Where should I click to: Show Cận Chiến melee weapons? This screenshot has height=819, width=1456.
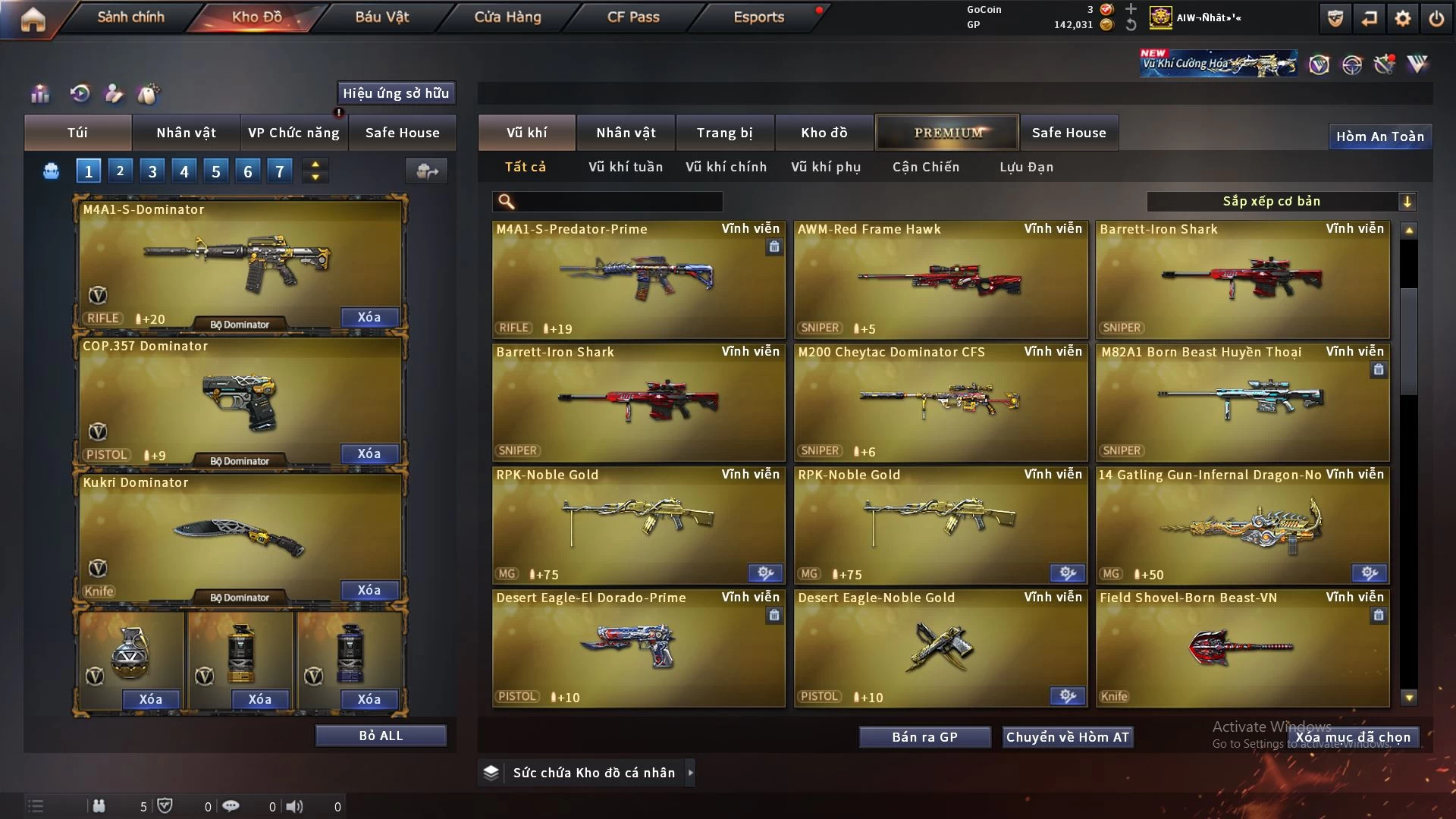click(925, 167)
